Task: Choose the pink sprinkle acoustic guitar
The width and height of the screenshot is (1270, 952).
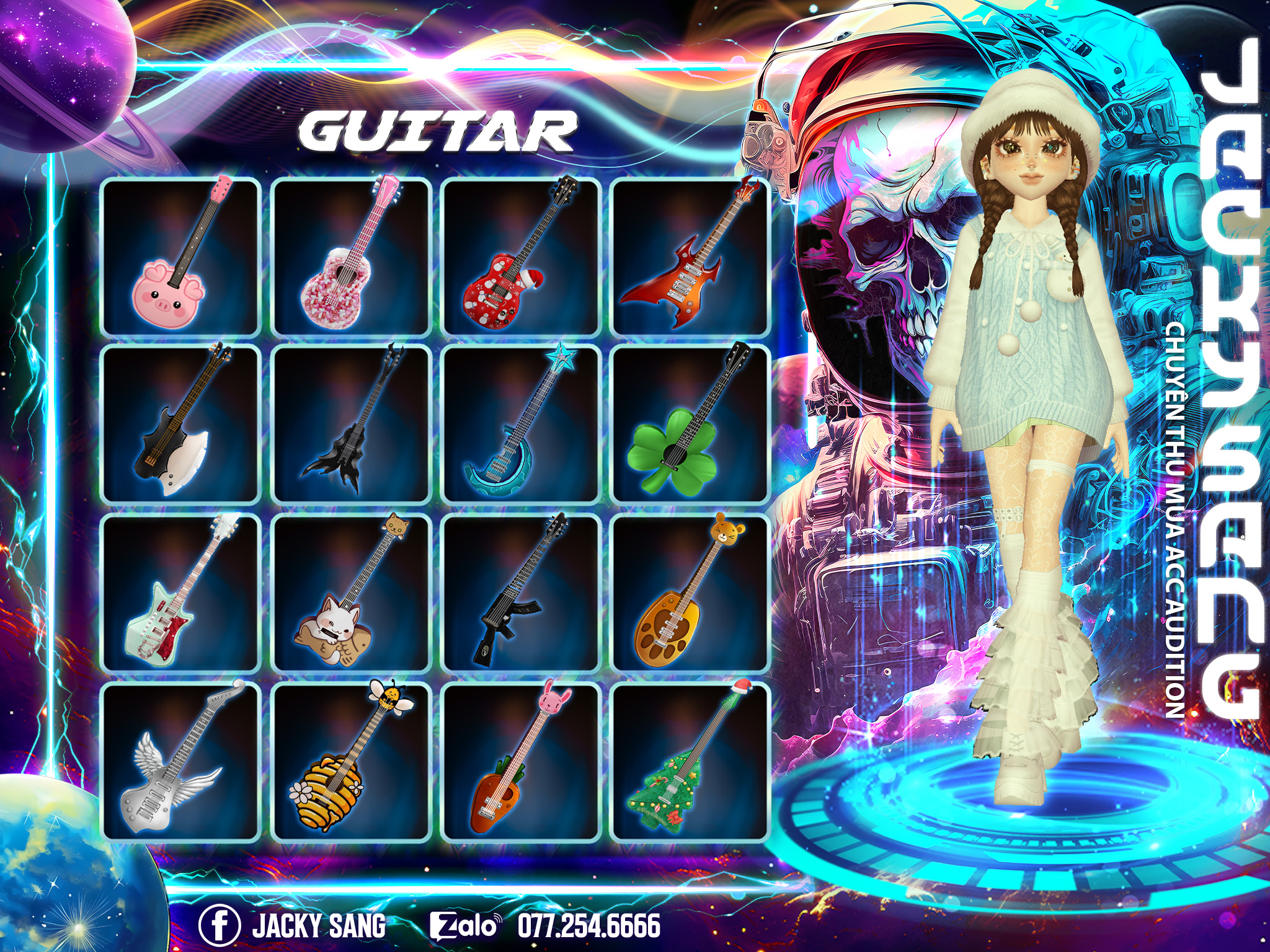Action: click(350, 257)
